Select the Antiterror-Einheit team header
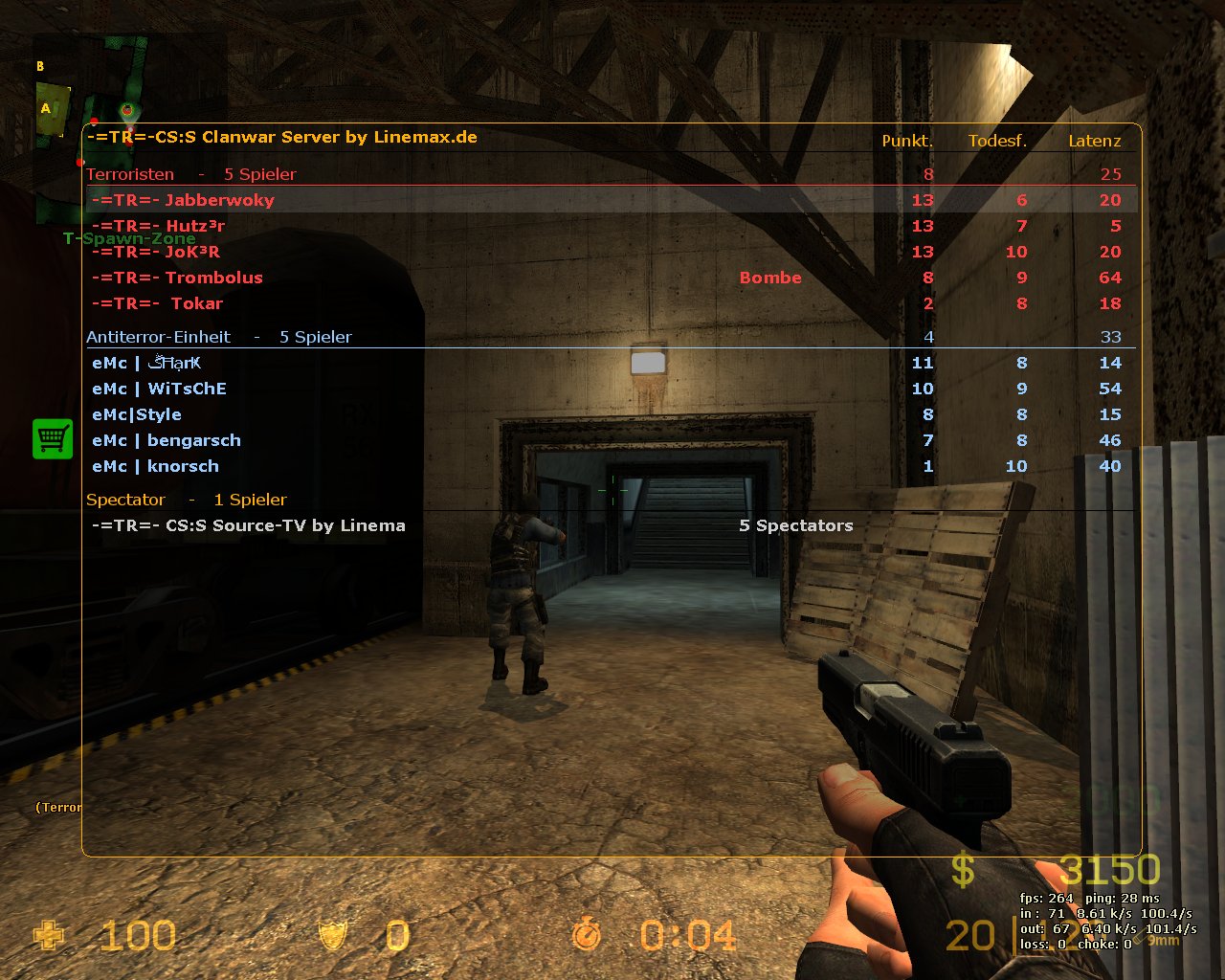The height and width of the screenshot is (980, 1225). coord(158,337)
